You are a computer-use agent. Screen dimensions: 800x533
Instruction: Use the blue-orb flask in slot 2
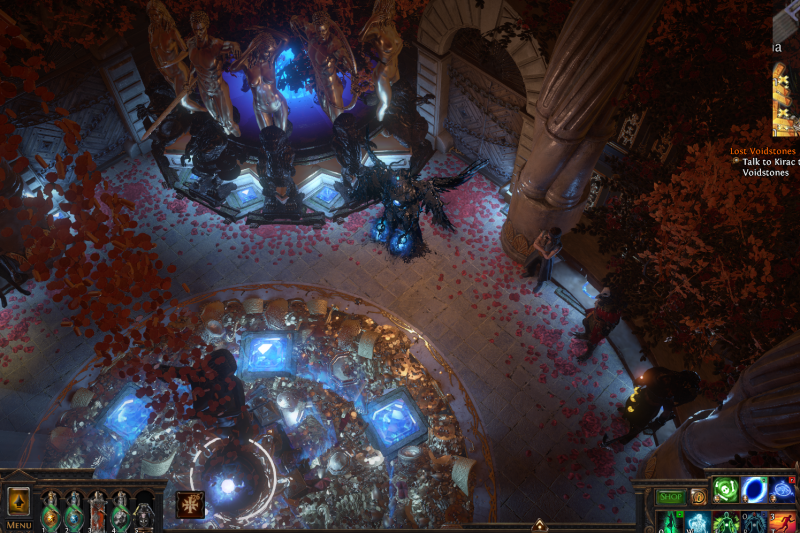click(x=74, y=513)
